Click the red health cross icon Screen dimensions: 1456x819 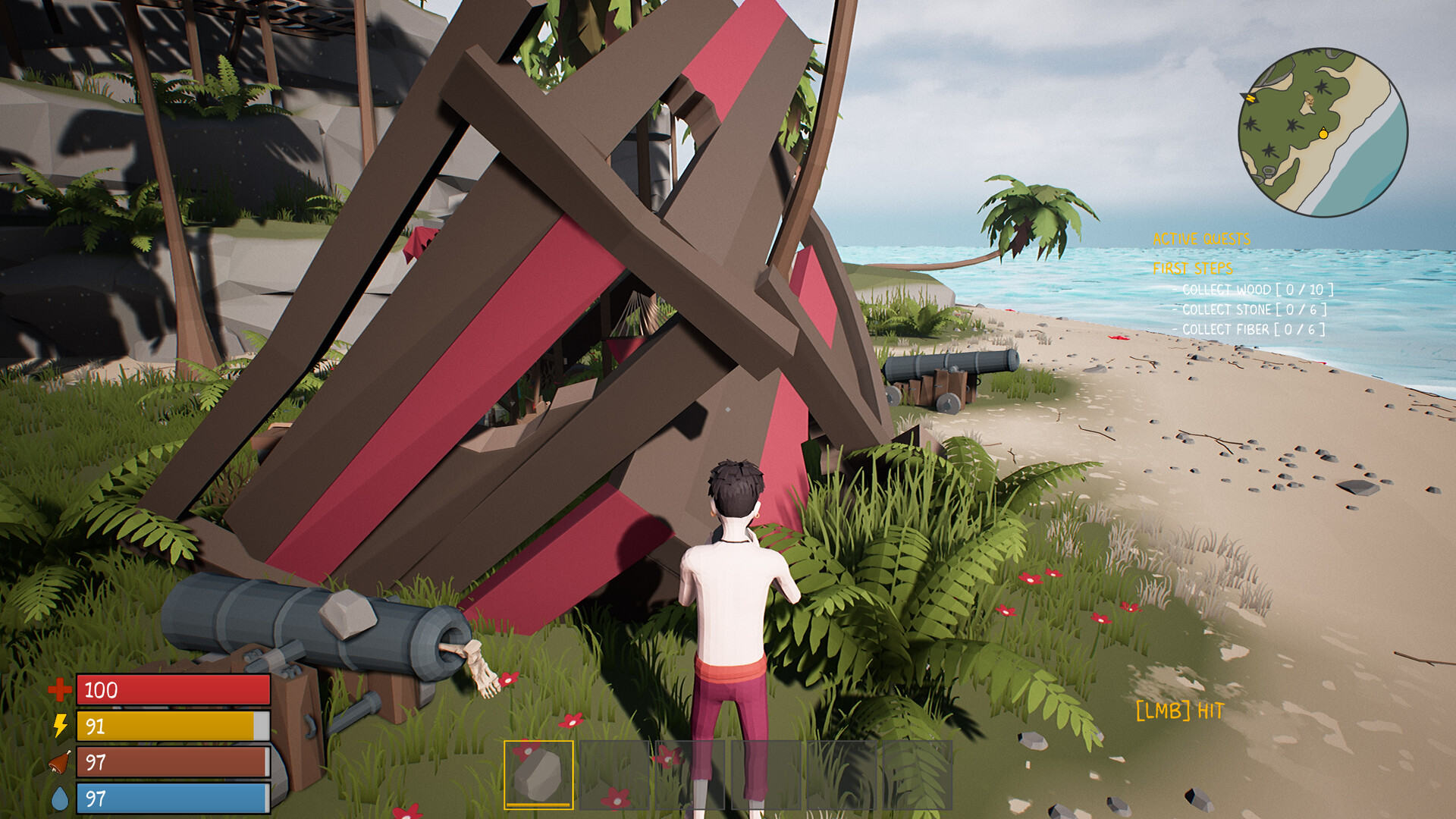click(59, 691)
